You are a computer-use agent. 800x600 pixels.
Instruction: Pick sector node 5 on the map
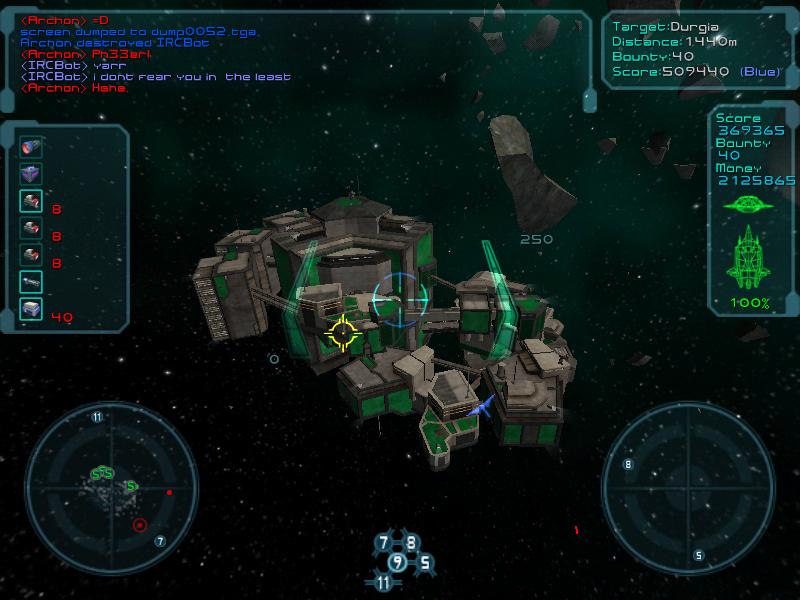click(x=424, y=562)
